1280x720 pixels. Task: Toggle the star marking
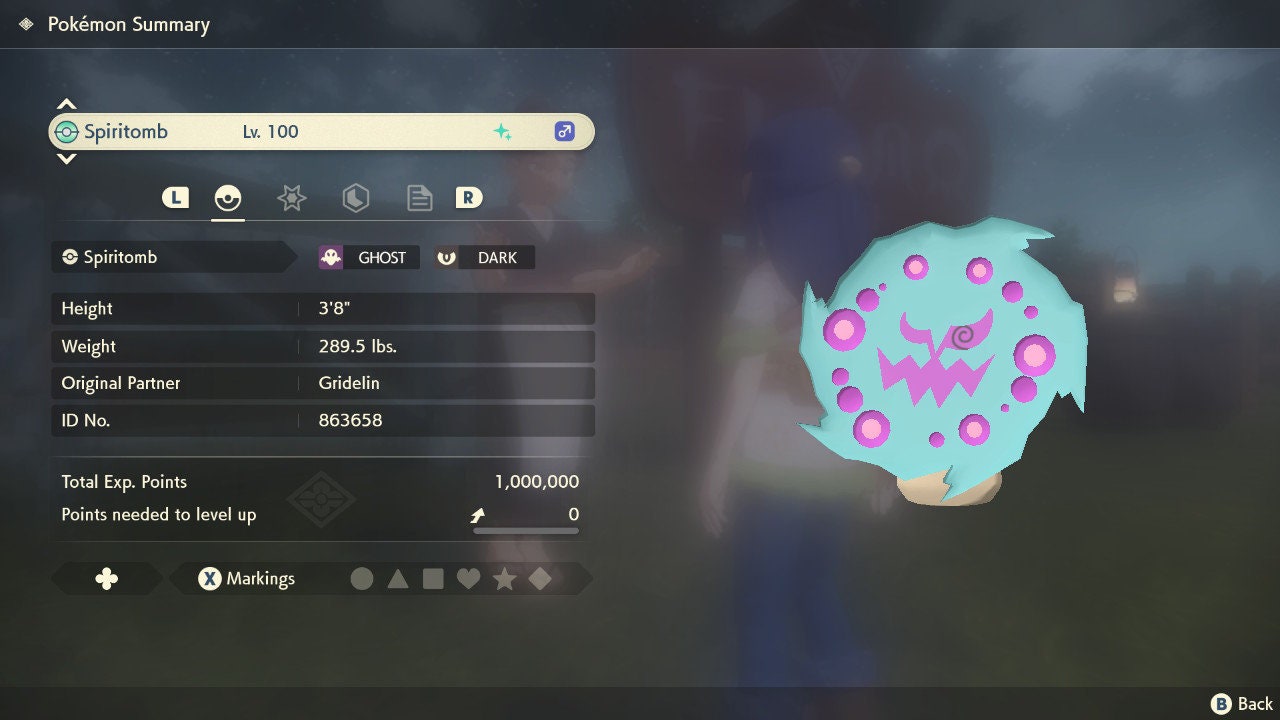pyautogui.click(x=504, y=578)
